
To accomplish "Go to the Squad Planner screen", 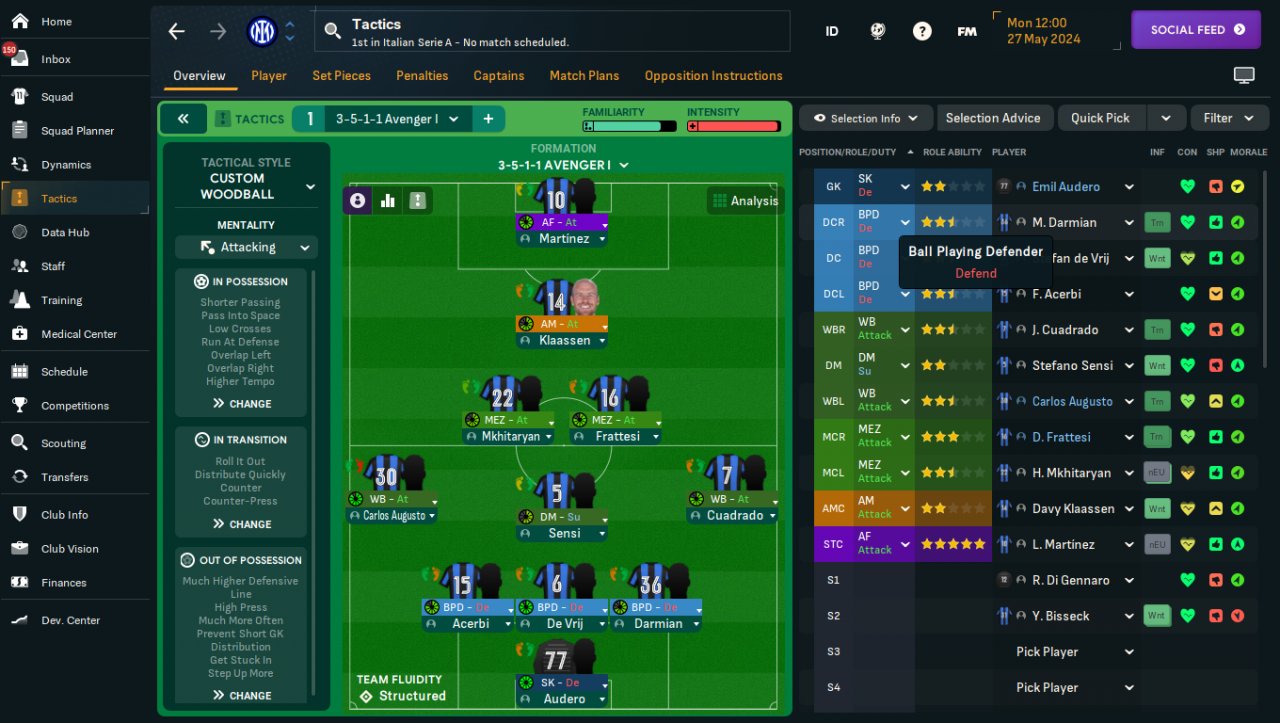I will pos(77,131).
